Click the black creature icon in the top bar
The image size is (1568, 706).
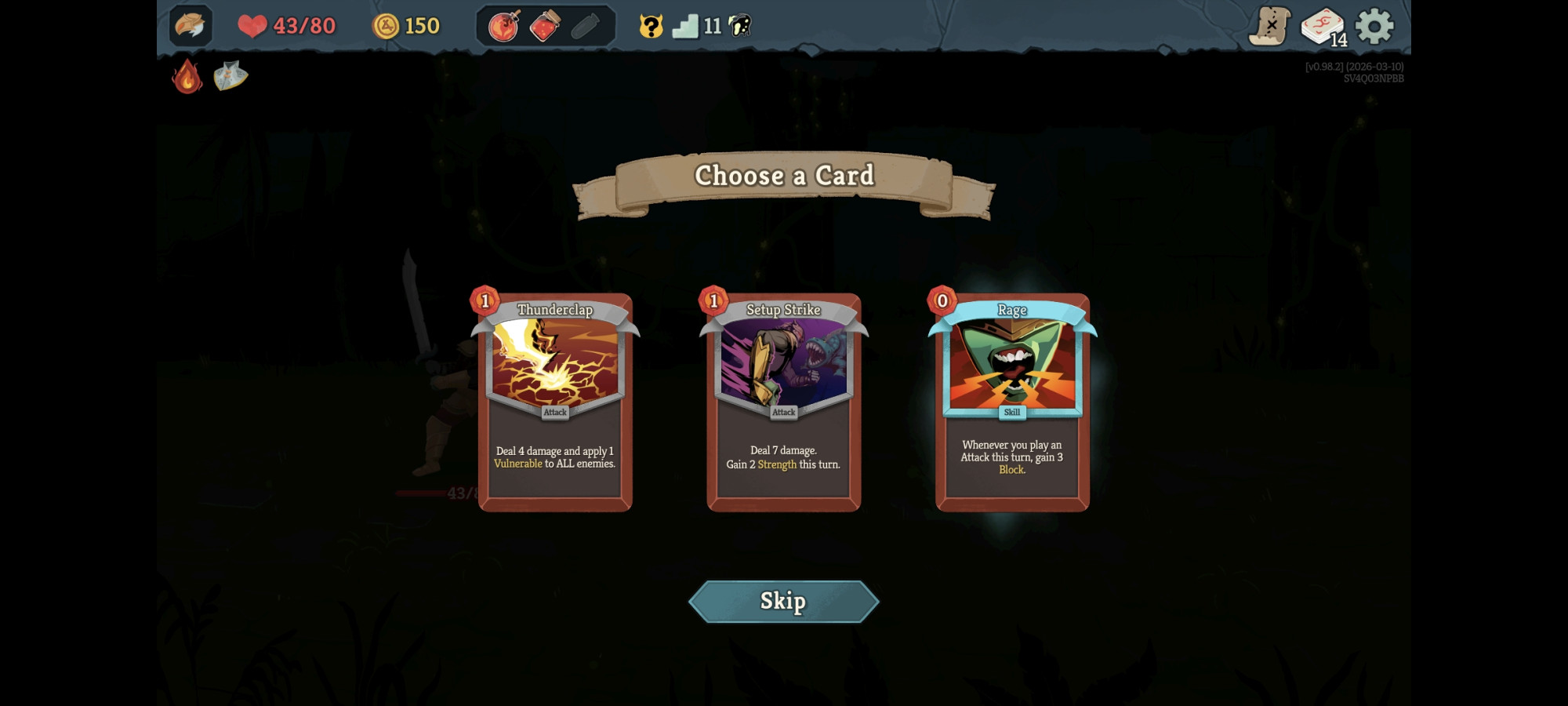[x=738, y=24]
